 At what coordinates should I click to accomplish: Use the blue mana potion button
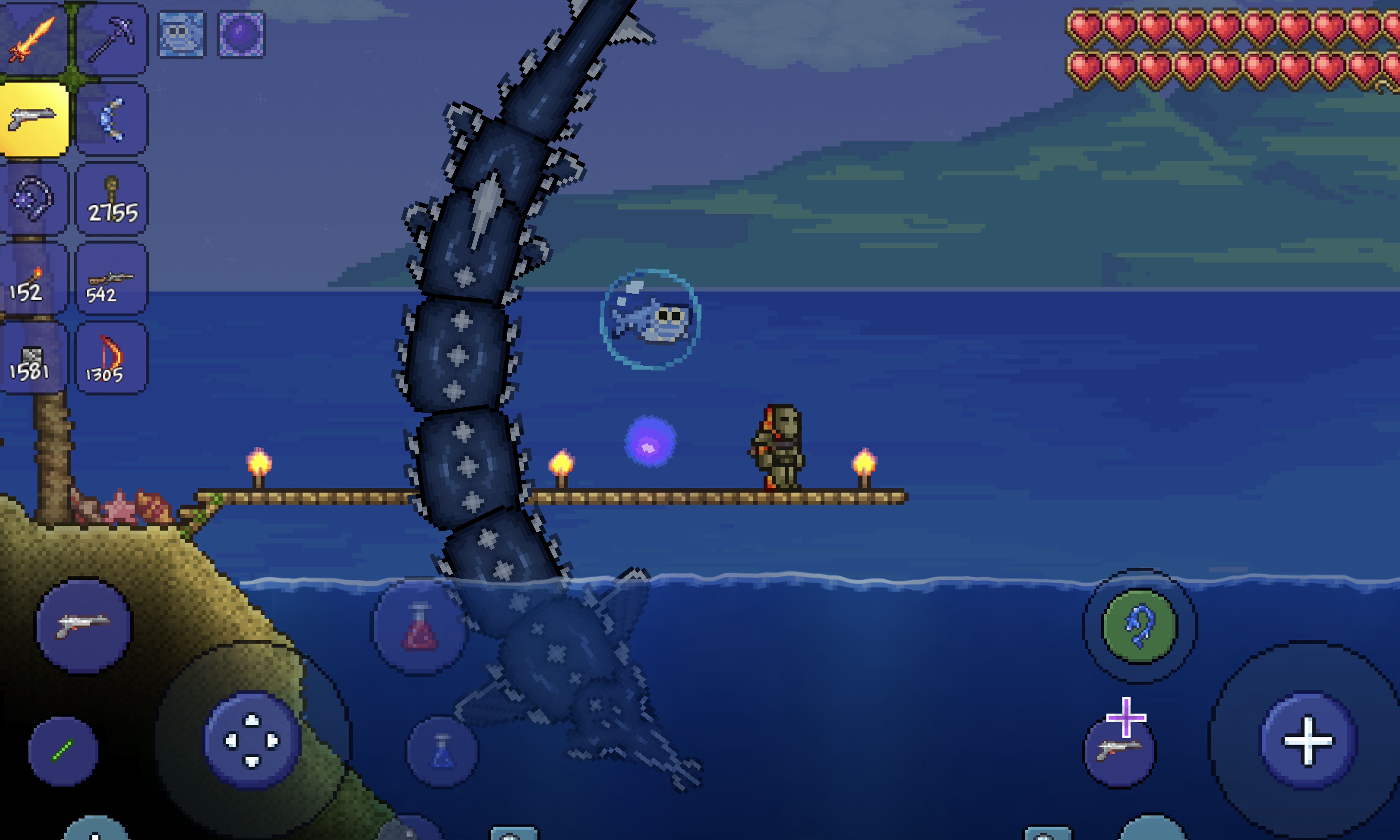pos(442,752)
